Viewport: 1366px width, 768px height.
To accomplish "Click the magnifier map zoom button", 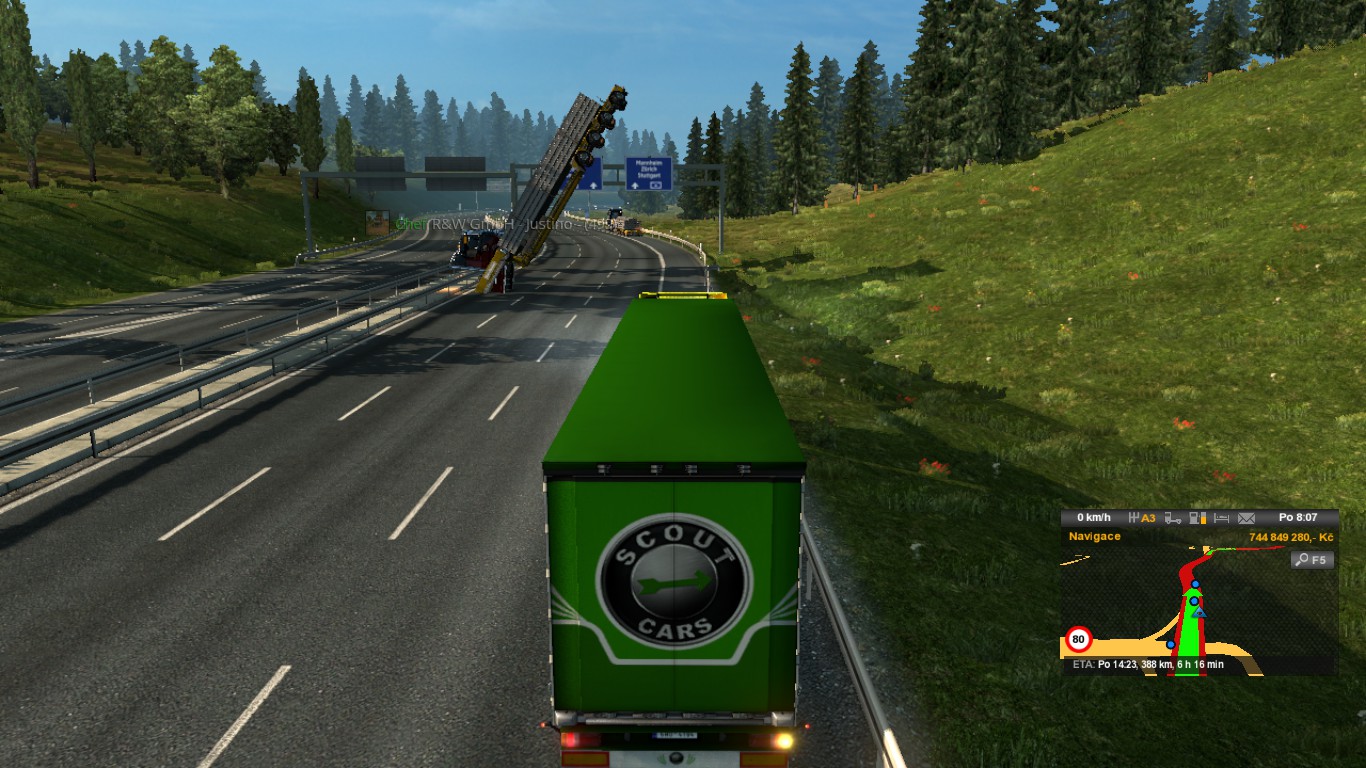I will coord(1312,560).
